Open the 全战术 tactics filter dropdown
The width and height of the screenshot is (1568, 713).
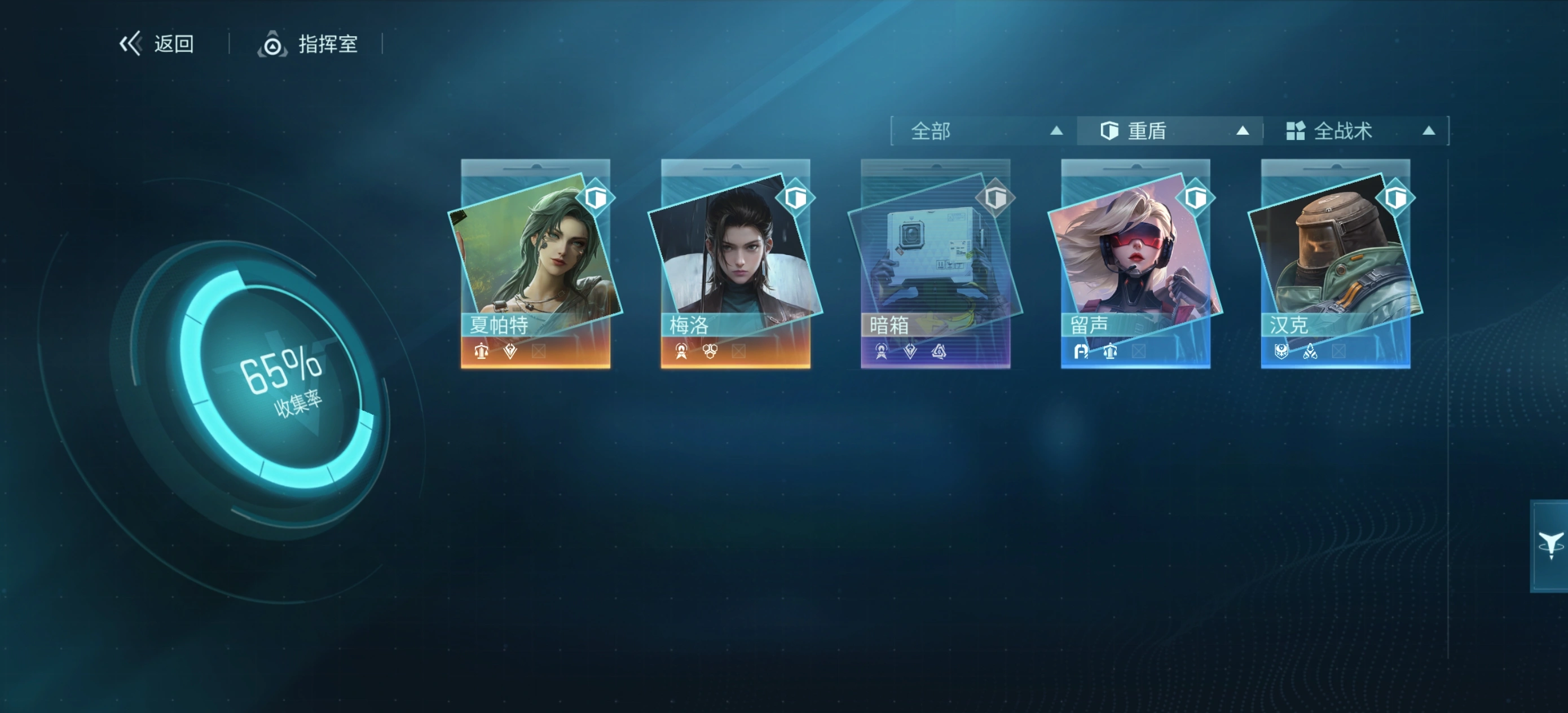(x=1358, y=131)
